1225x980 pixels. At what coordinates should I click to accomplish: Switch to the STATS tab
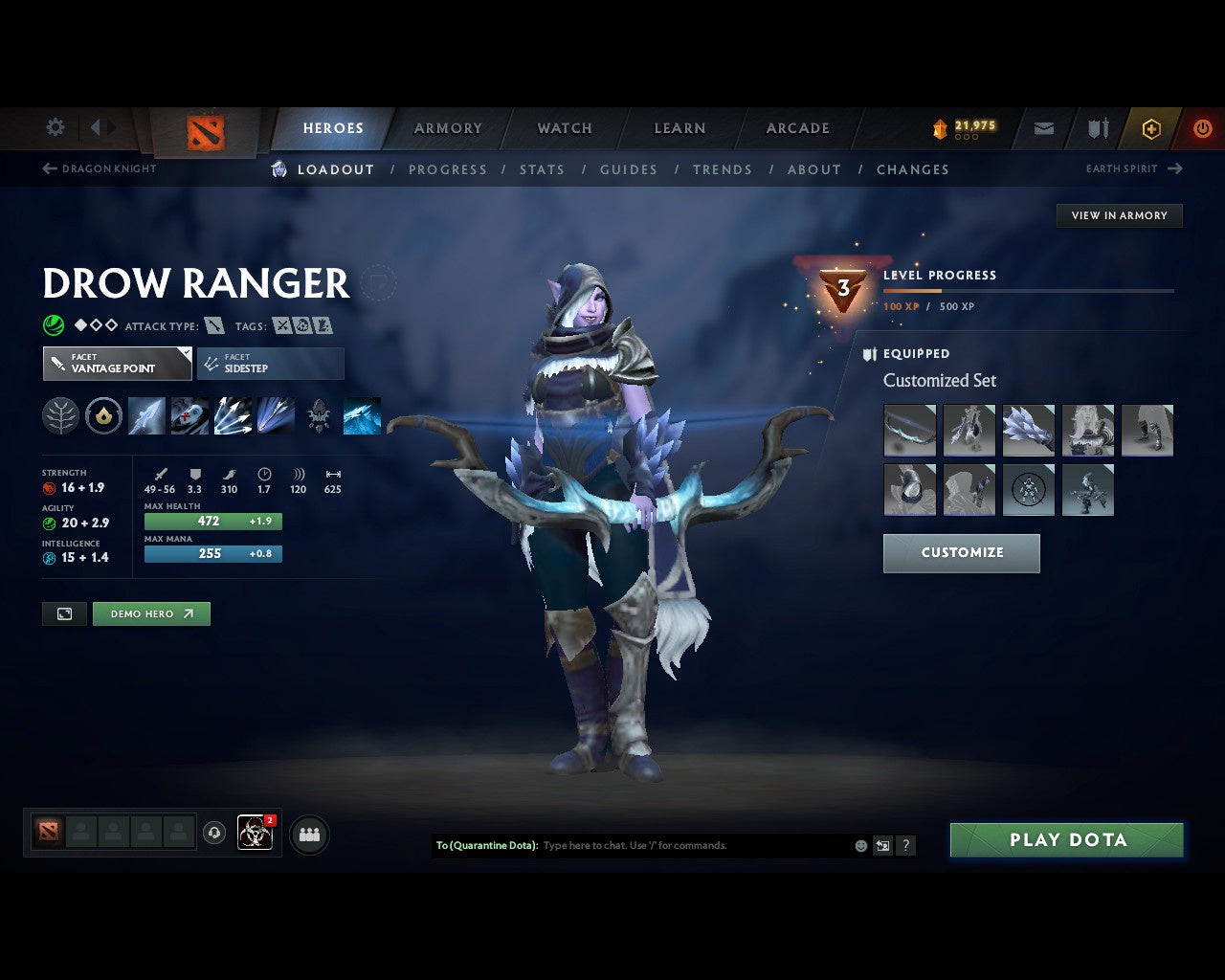click(x=542, y=169)
